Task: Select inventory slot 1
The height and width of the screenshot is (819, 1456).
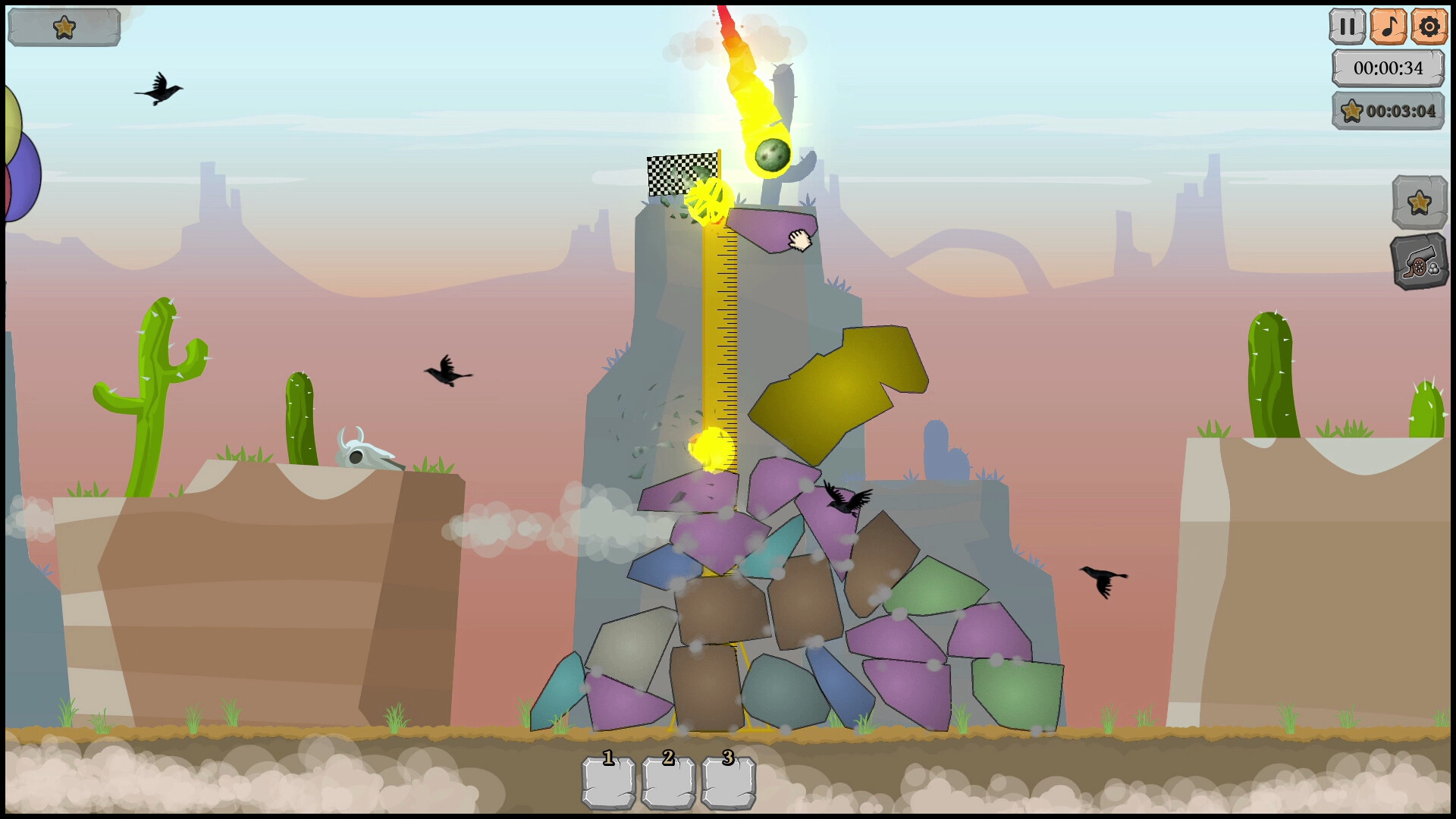Action: click(x=608, y=781)
